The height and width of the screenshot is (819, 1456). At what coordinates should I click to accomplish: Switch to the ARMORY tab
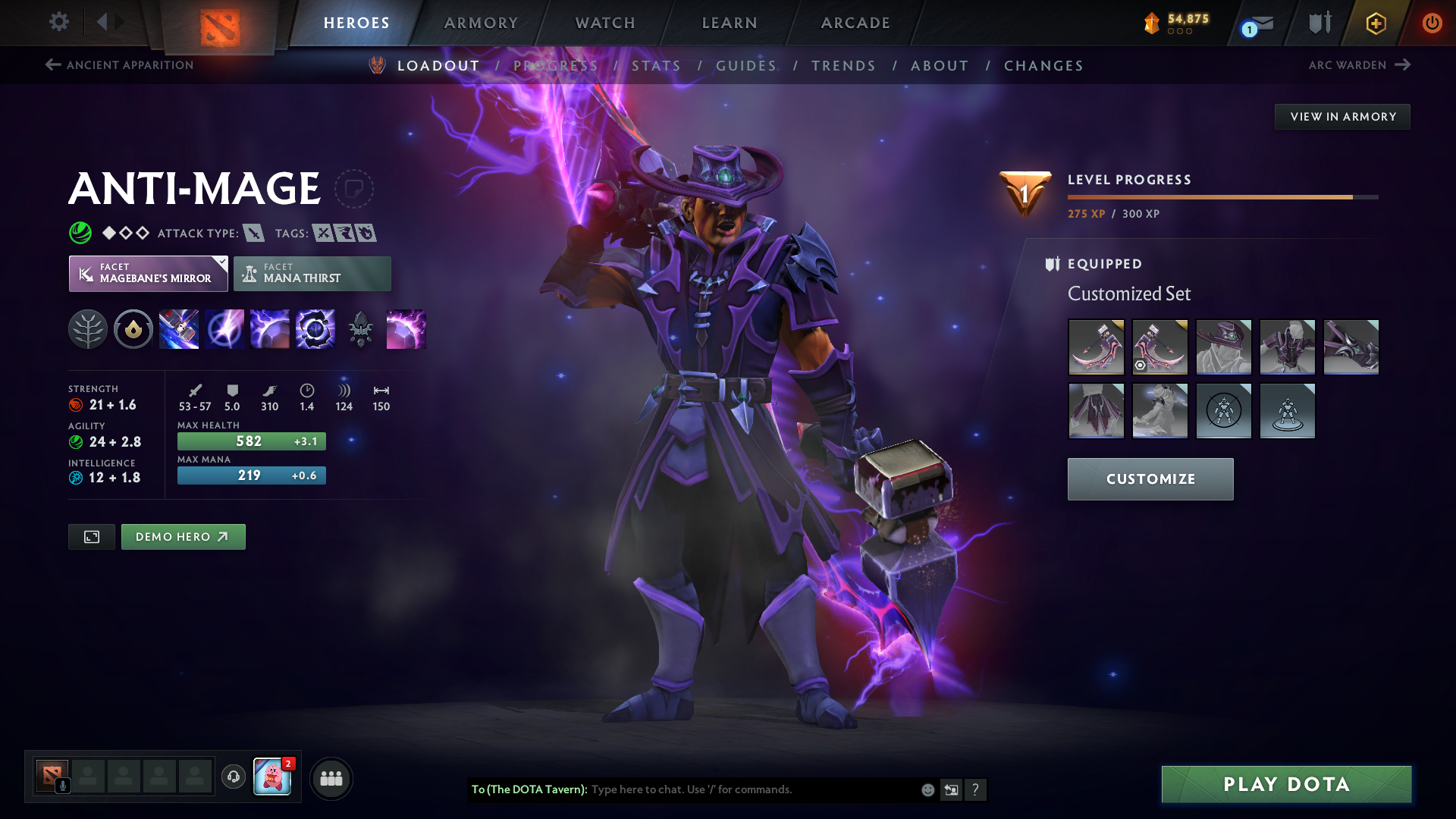pyautogui.click(x=481, y=22)
